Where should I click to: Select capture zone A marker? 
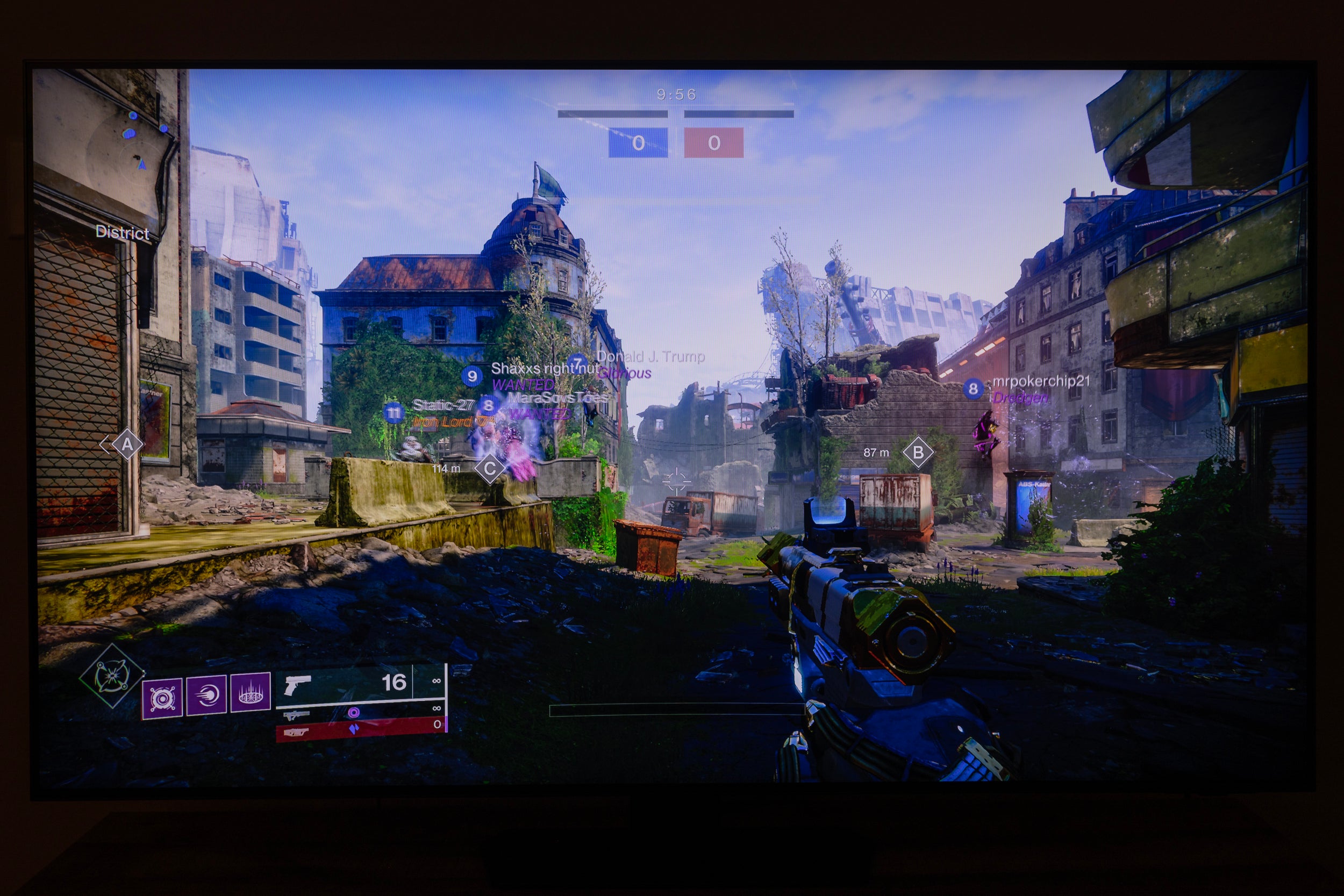pyautogui.click(x=127, y=445)
